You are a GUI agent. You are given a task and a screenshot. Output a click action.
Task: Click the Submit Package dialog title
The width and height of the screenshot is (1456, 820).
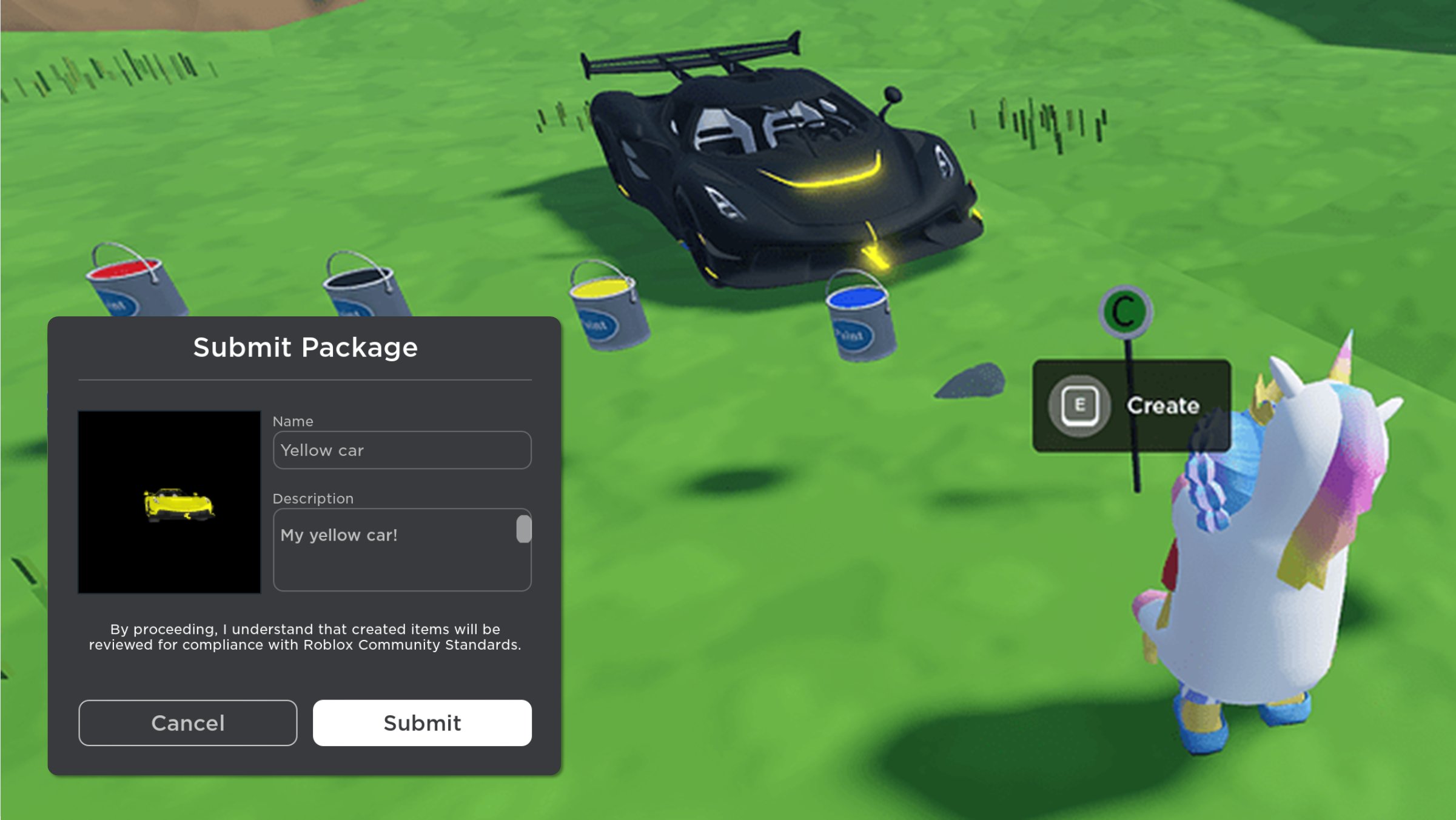tap(305, 347)
